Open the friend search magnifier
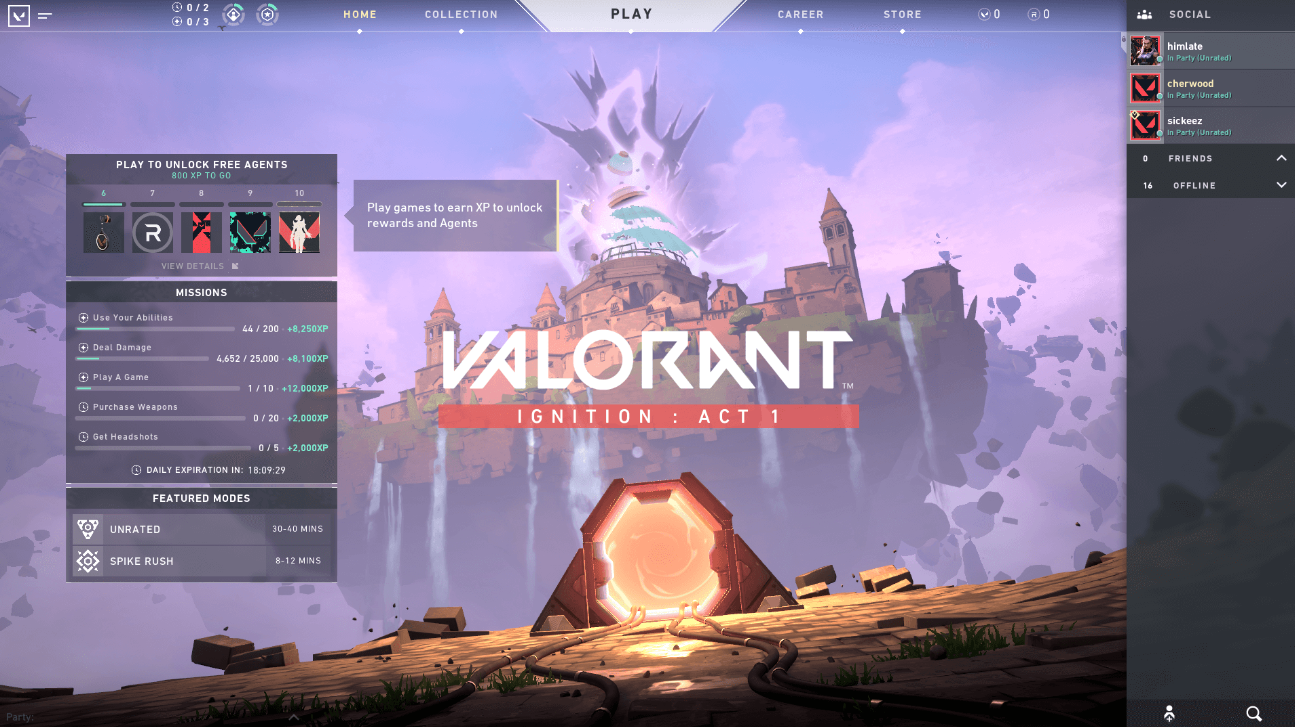Screen dimensions: 1295x727 pyautogui.click(x=1253, y=713)
